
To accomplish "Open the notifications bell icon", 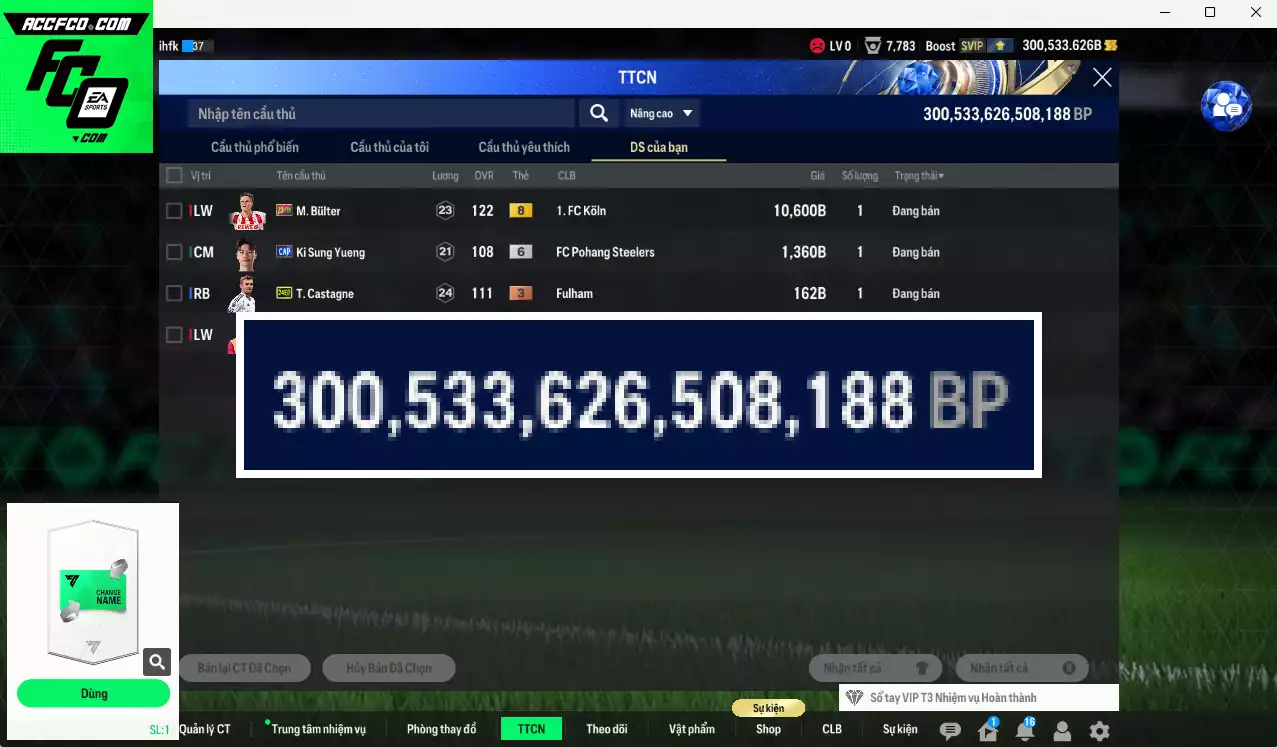I will pos(1025,731).
